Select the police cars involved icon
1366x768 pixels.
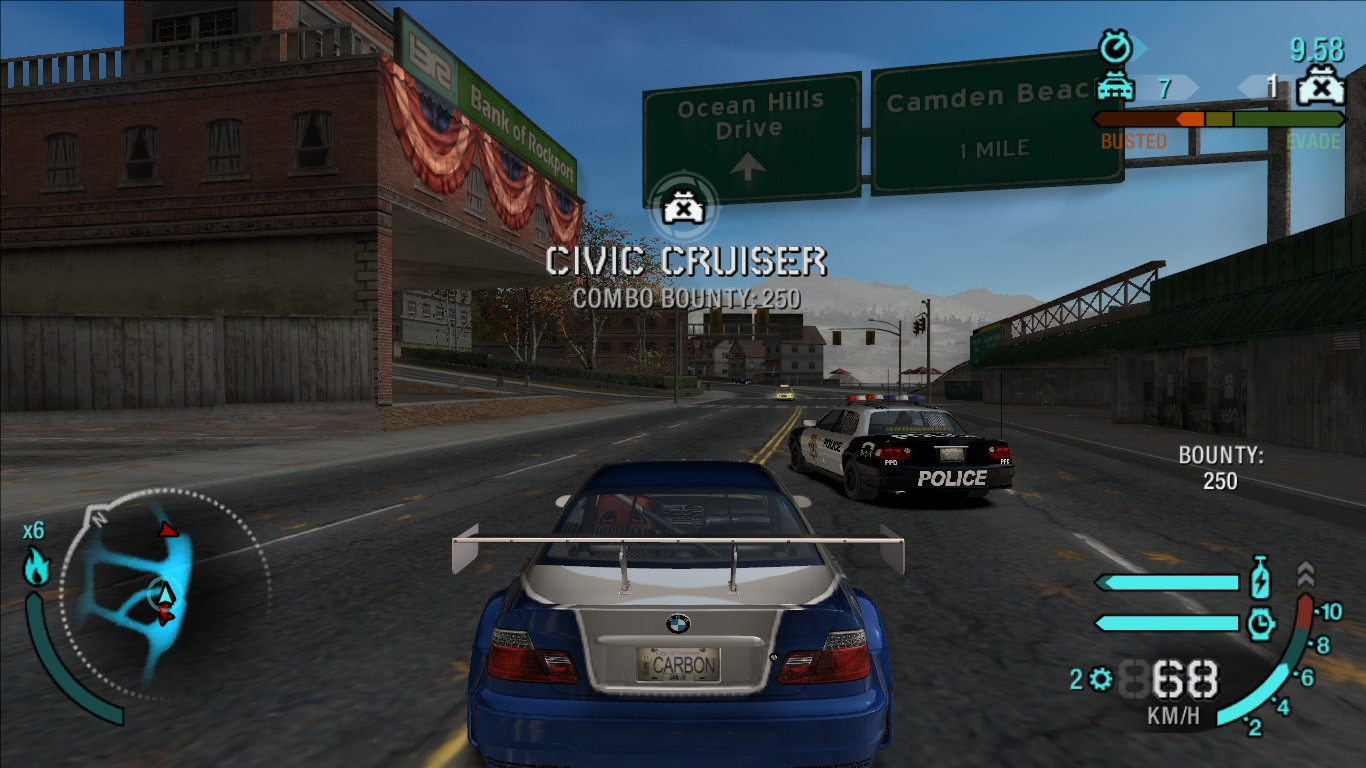[1115, 88]
